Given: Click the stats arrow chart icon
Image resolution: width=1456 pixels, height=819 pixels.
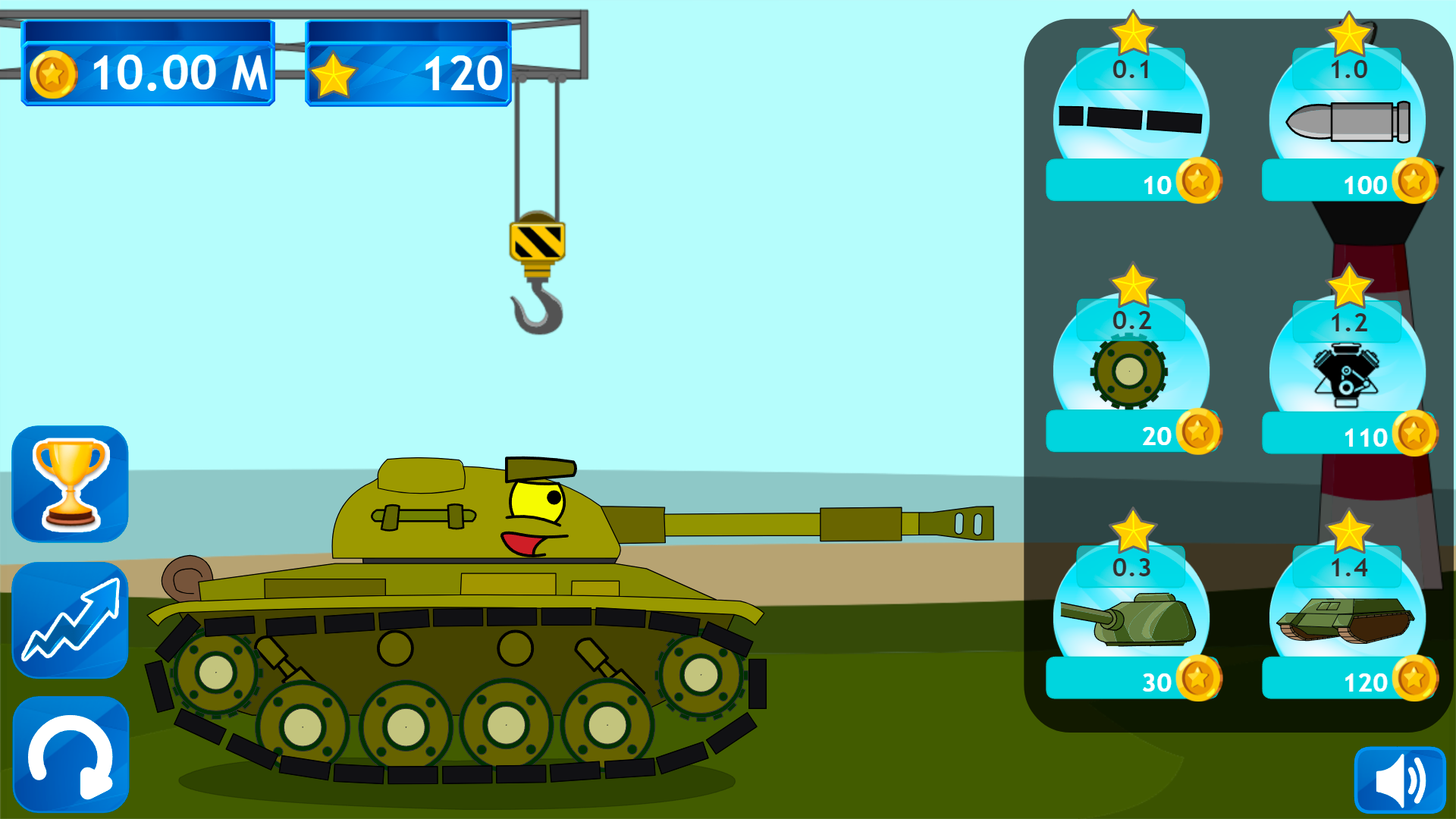Looking at the screenshot, I should coord(69,620).
